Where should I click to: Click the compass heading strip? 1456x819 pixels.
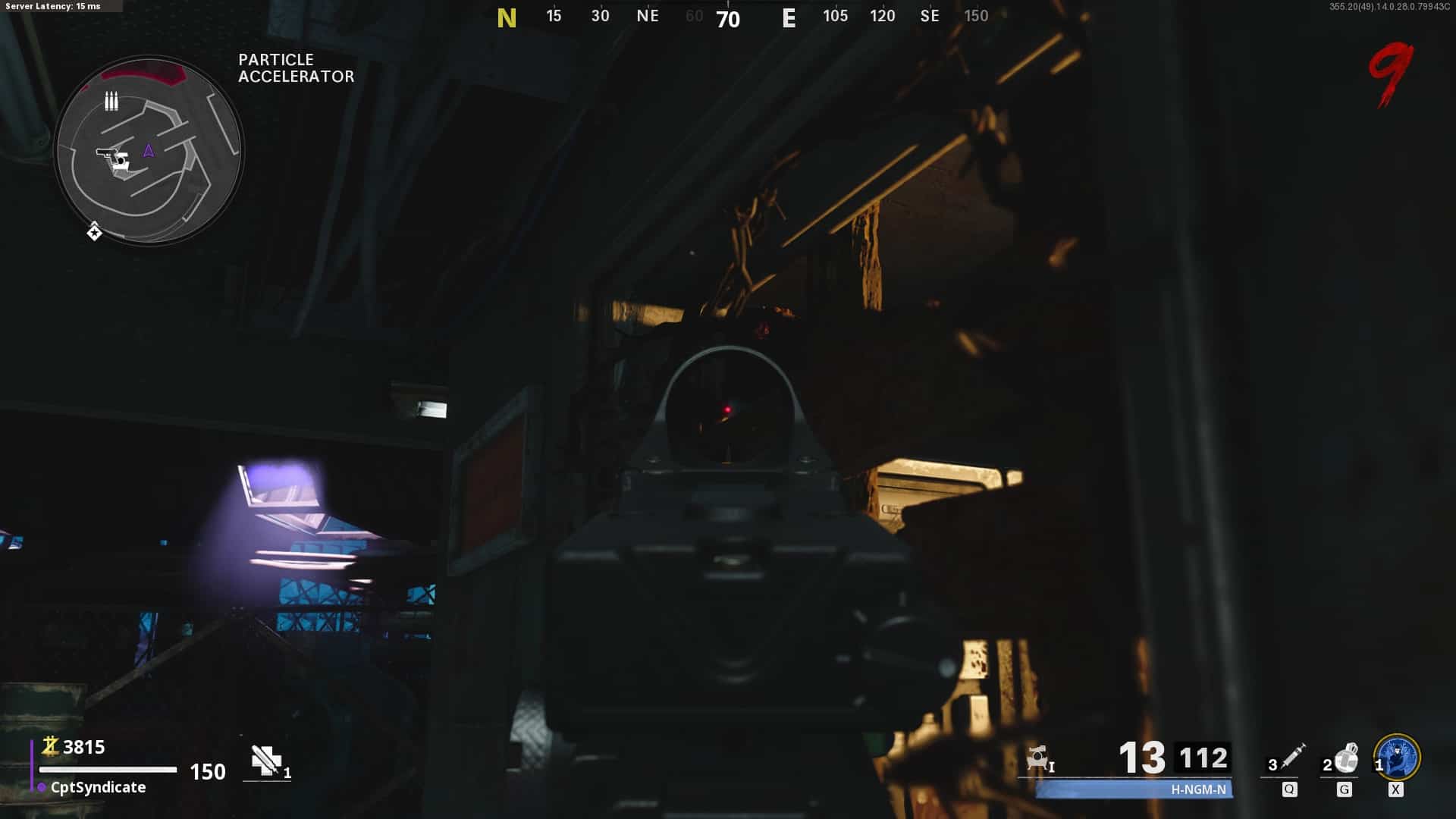pyautogui.click(x=742, y=17)
